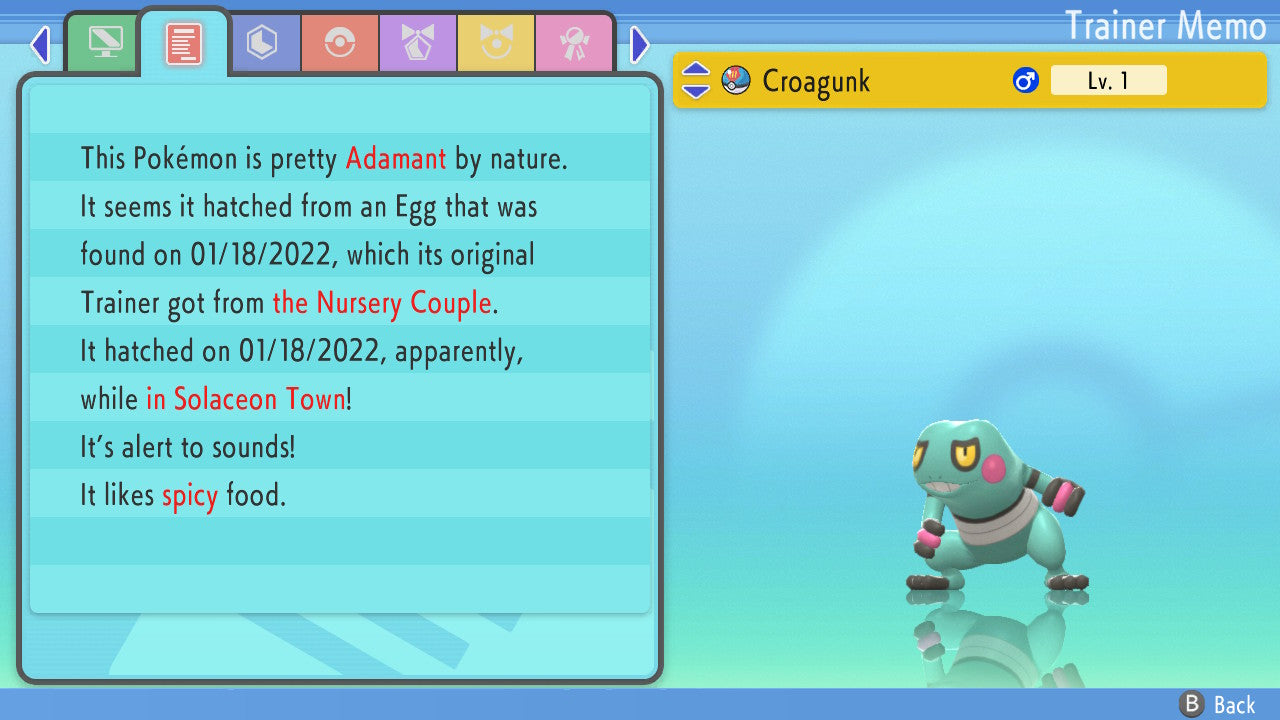1280x720 pixels.
Task: Select the Trainer Memo document tab
Action: [x=184, y=44]
